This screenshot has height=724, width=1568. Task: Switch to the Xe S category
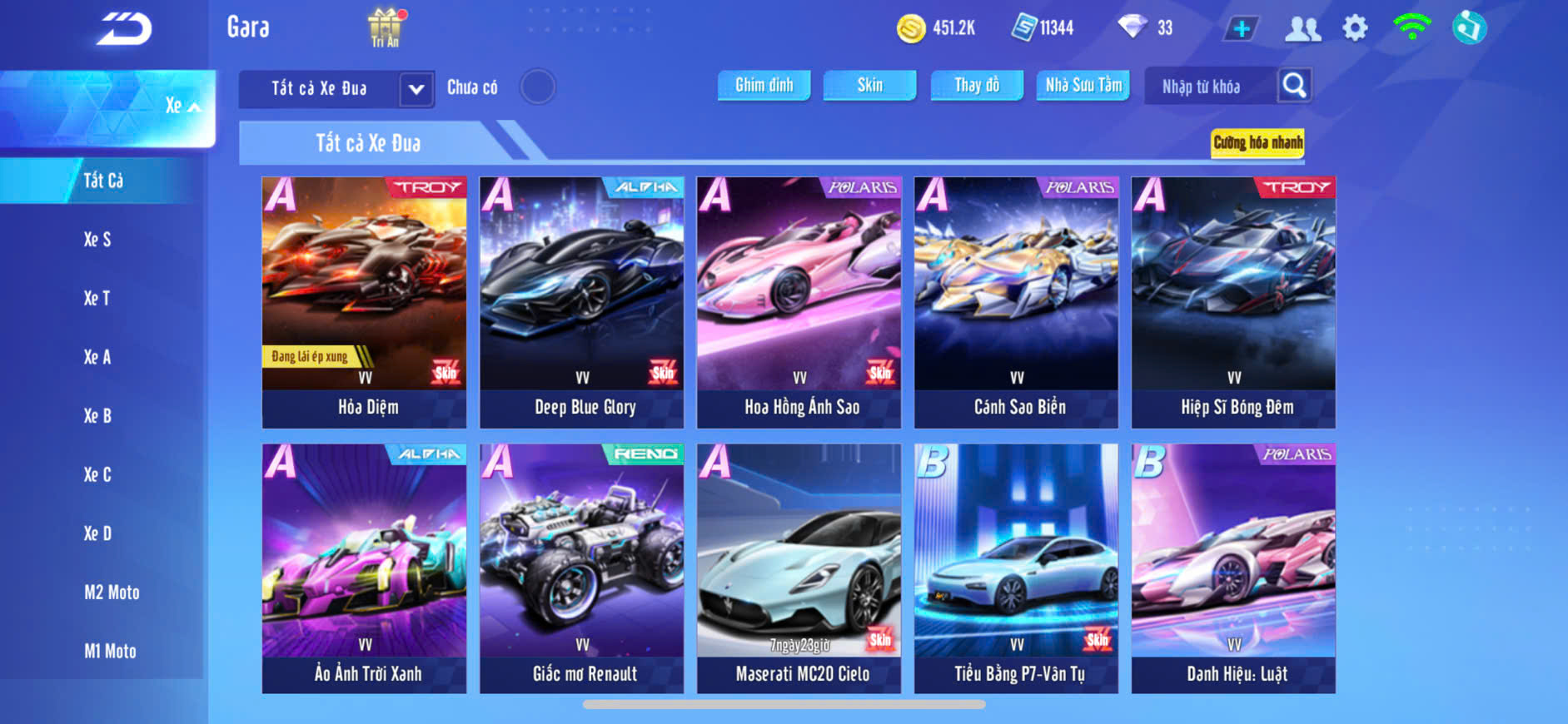point(97,240)
